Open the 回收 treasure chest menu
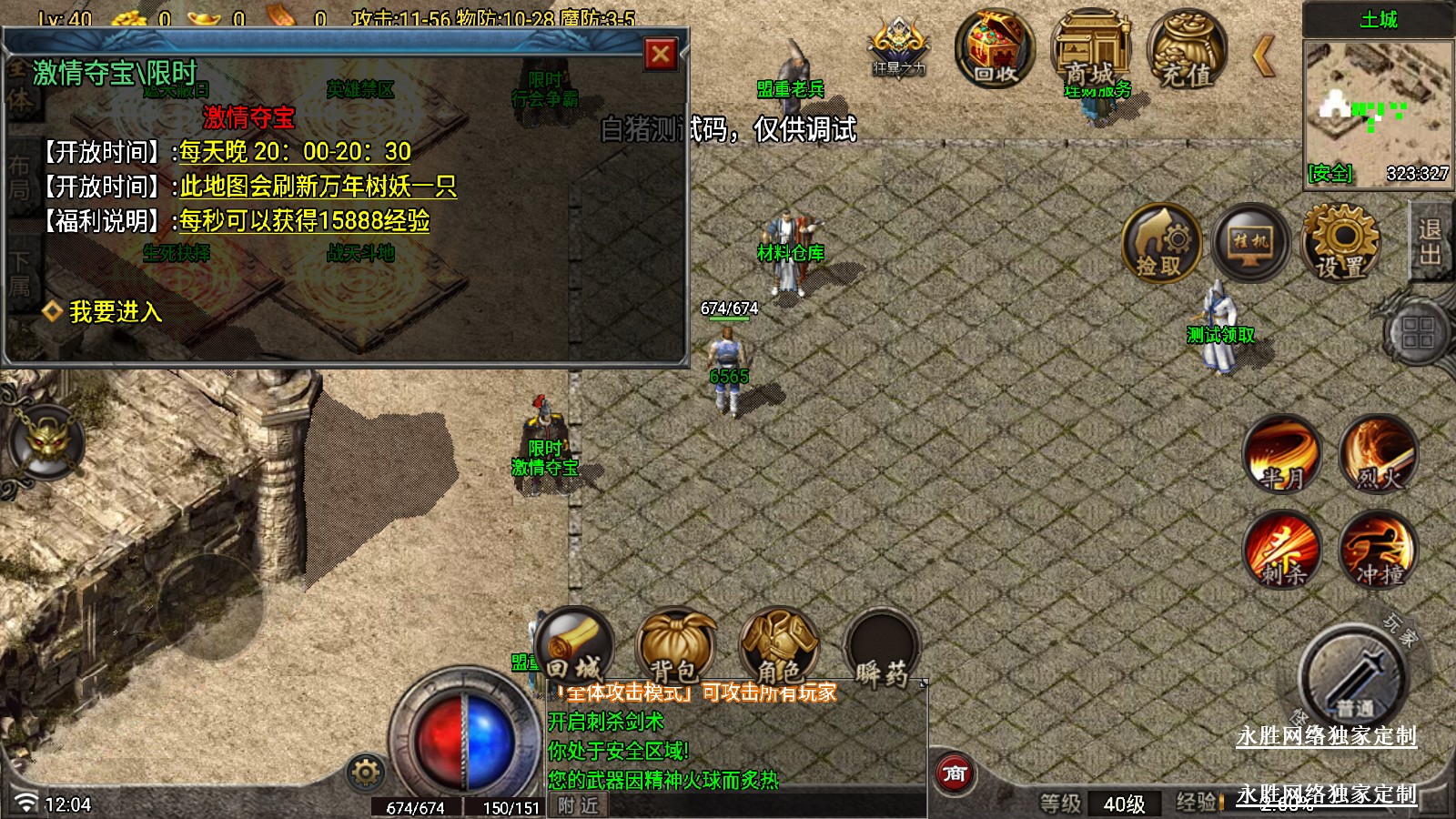 pyautogui.click(x=995, y=50)
